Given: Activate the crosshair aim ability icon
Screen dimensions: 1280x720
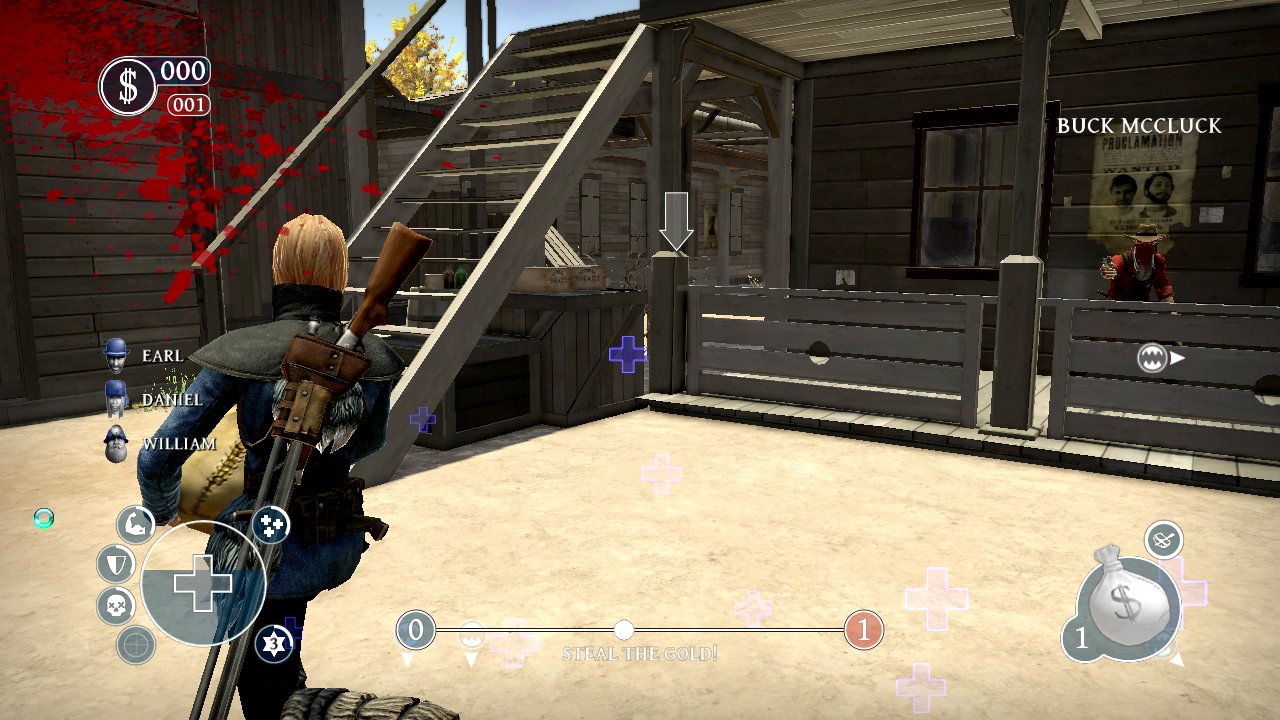Looking at the screenshot, I should [x=136, y=645].
